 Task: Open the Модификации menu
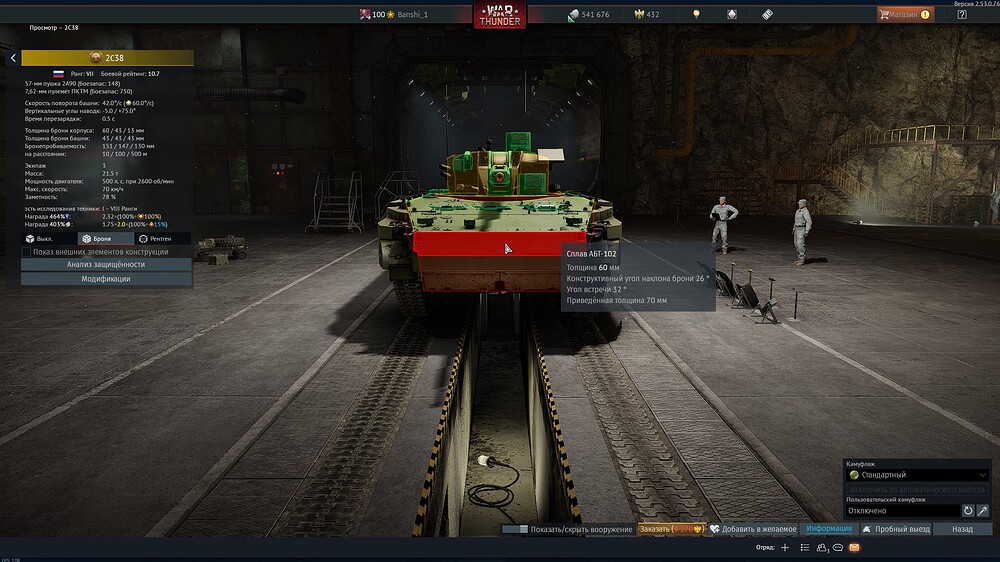point(106,279)
